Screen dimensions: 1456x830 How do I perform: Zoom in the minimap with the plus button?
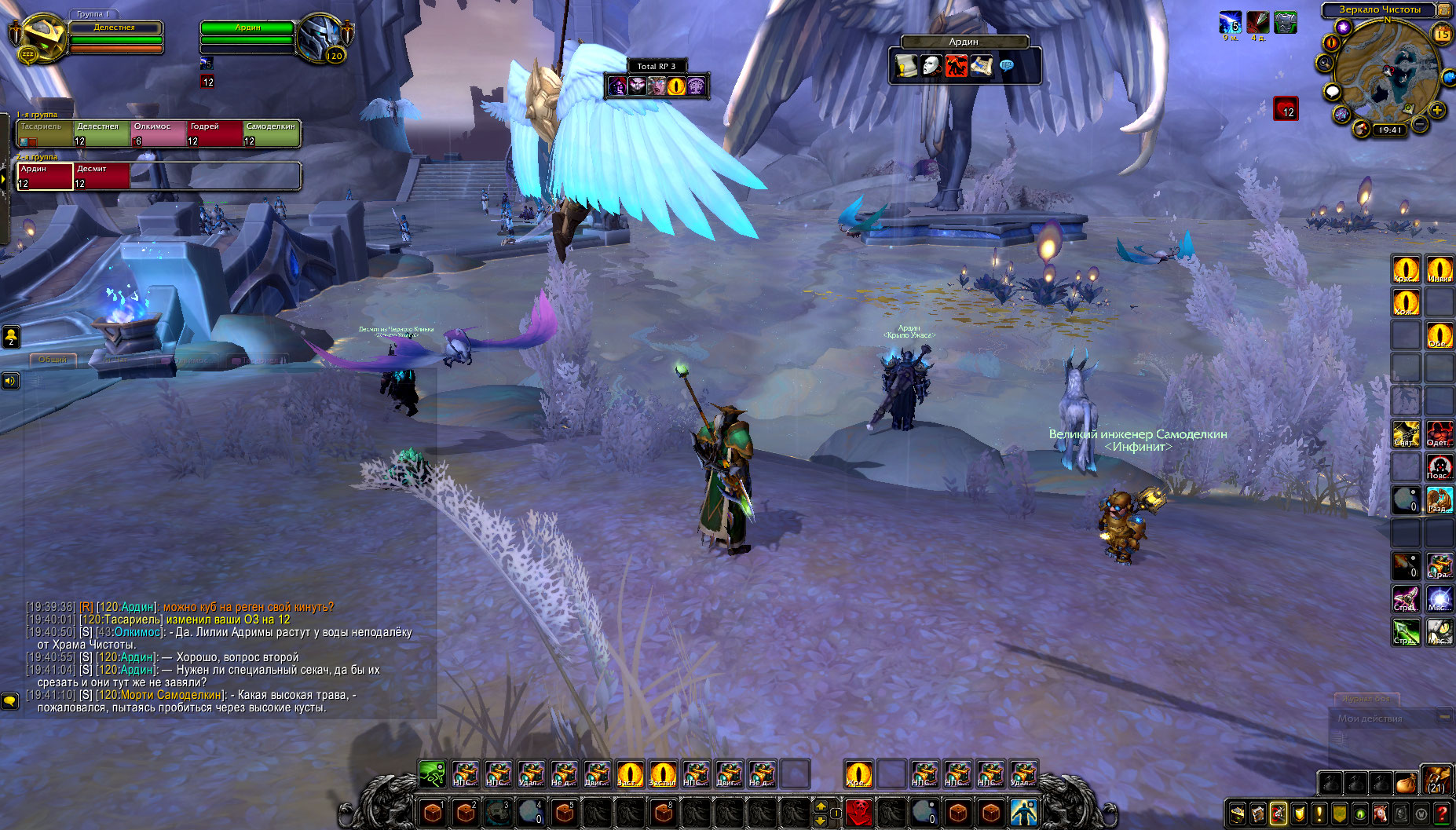point(1437,111)
